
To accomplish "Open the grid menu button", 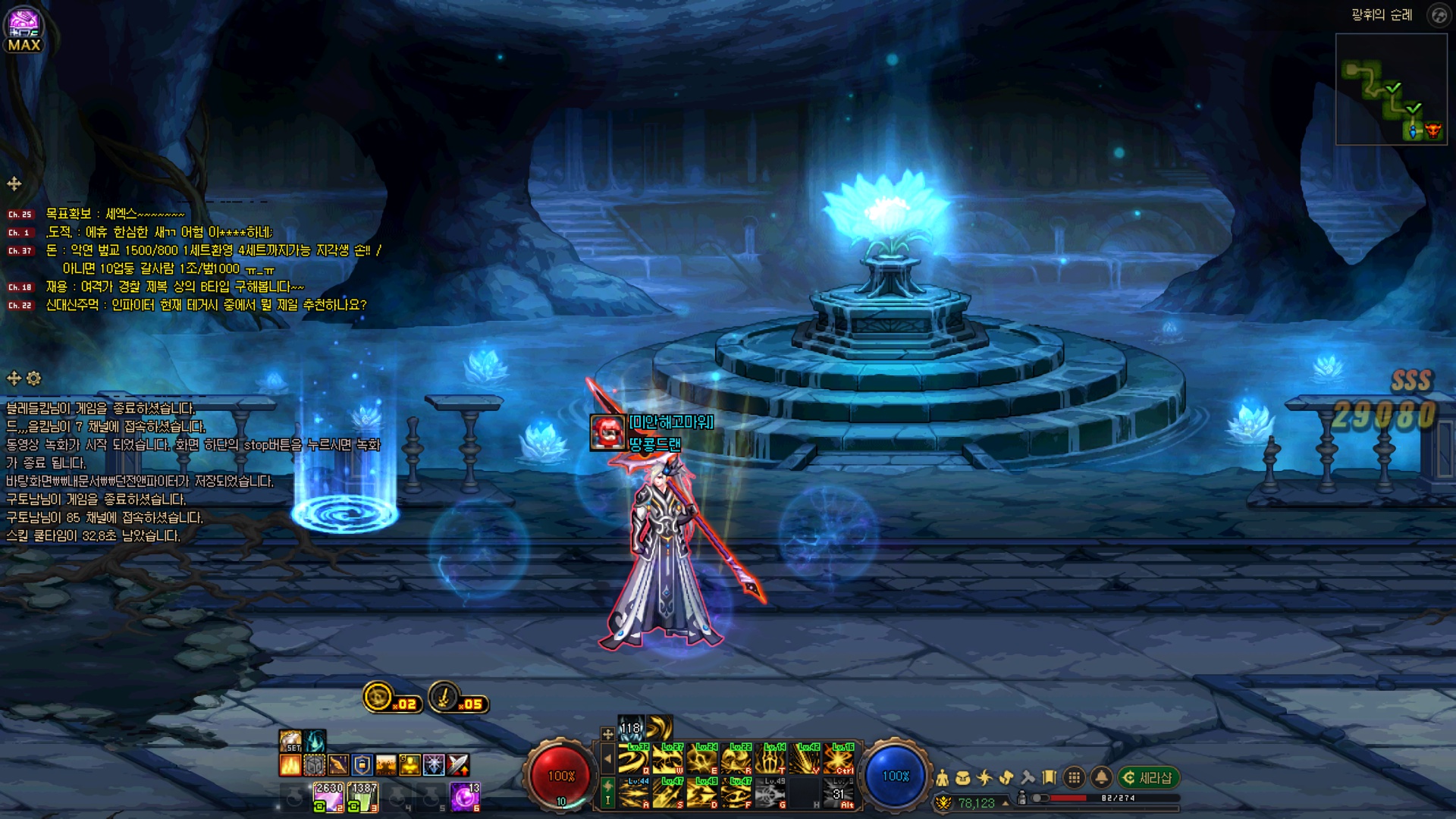I will point(1074,778).
